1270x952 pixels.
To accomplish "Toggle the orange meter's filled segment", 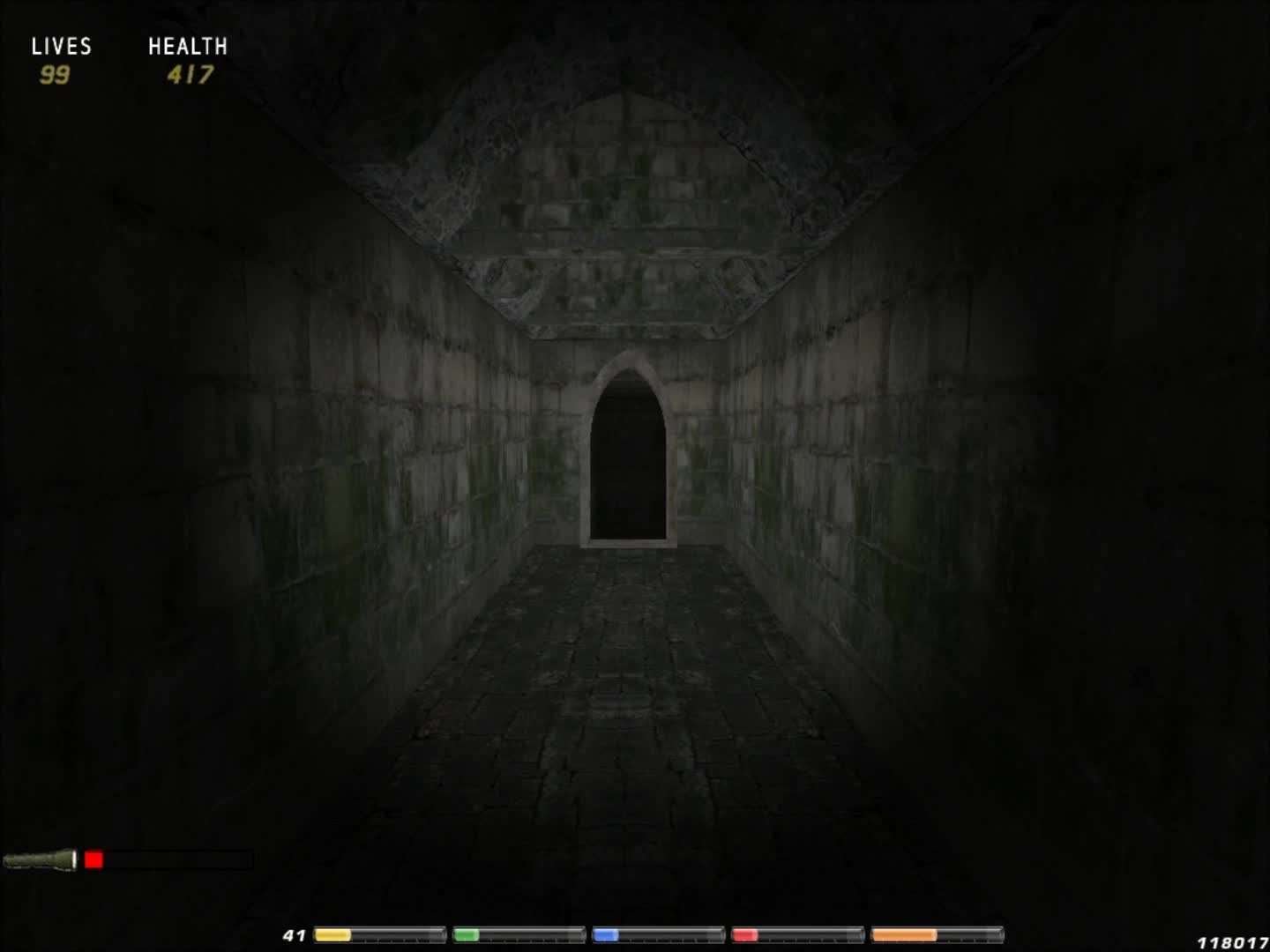I will [903, 934].
